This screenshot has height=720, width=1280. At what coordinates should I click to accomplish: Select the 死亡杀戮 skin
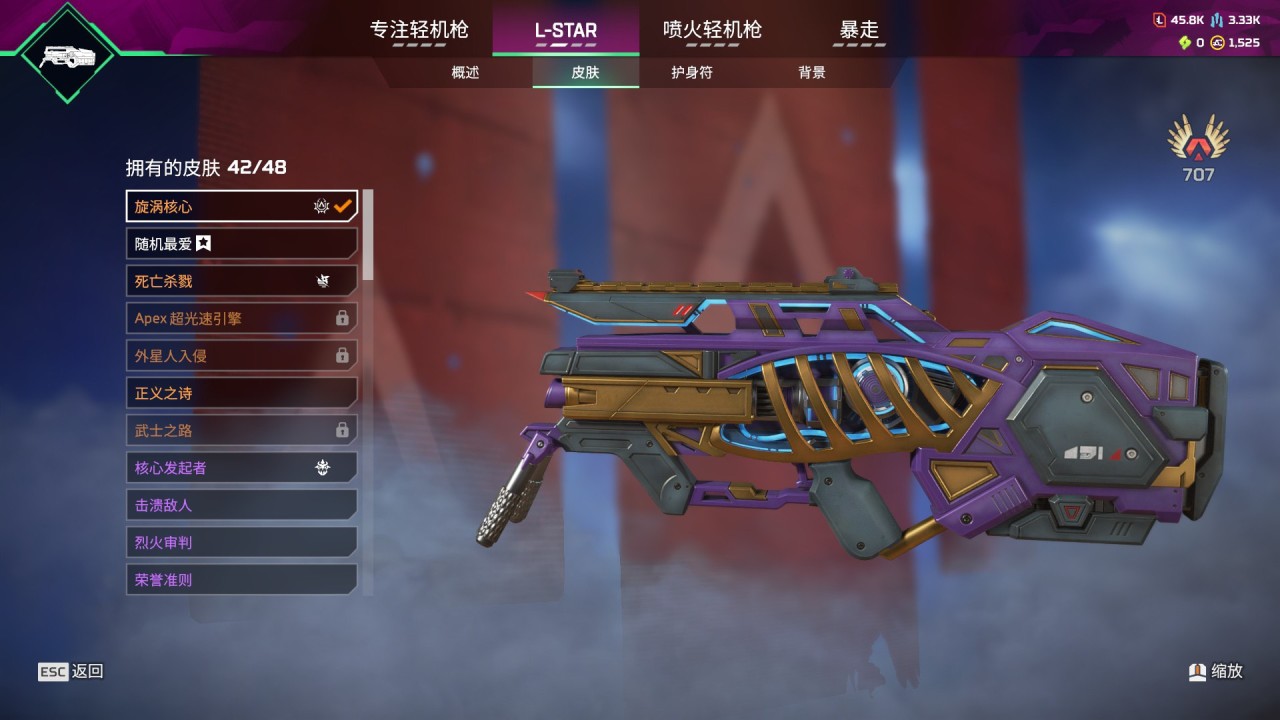tap(241, 281)
